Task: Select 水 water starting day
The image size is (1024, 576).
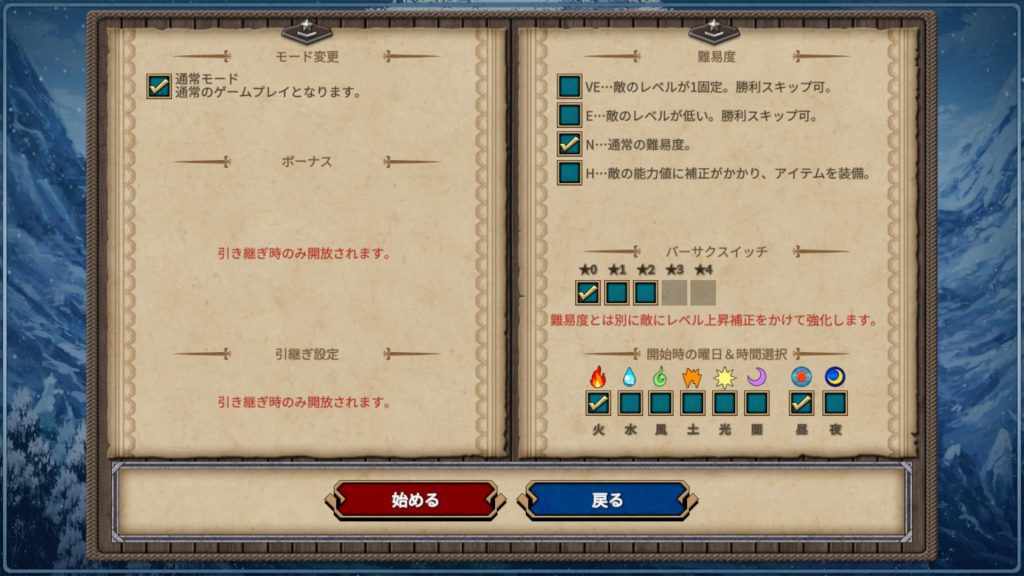Action: (x=630, y=403)
